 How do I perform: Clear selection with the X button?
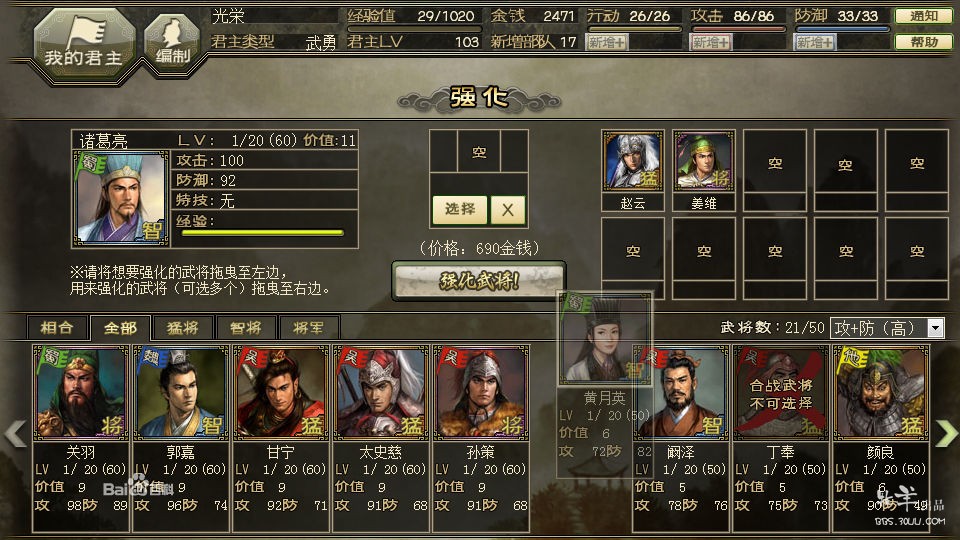tap(508, 209)
